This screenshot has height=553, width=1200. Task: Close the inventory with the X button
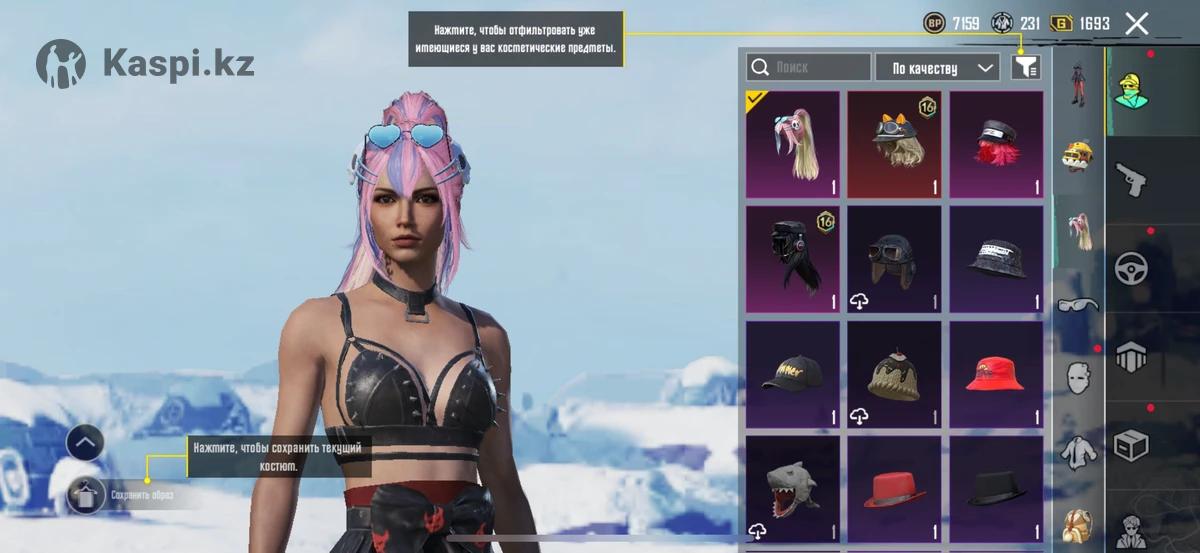1136,24
